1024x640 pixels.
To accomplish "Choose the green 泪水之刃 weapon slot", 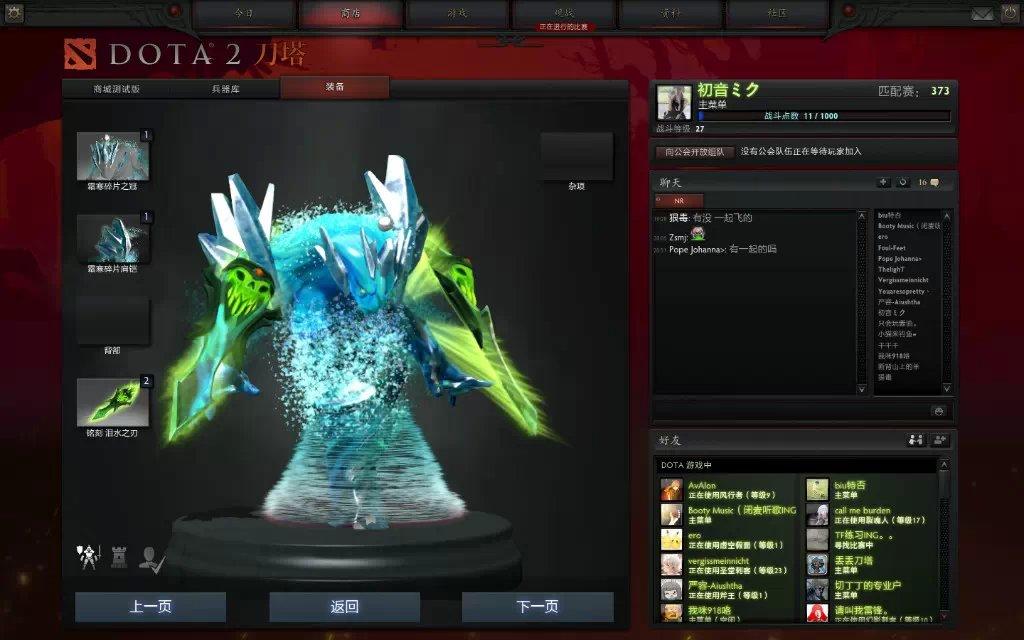I will coord(113,402).
